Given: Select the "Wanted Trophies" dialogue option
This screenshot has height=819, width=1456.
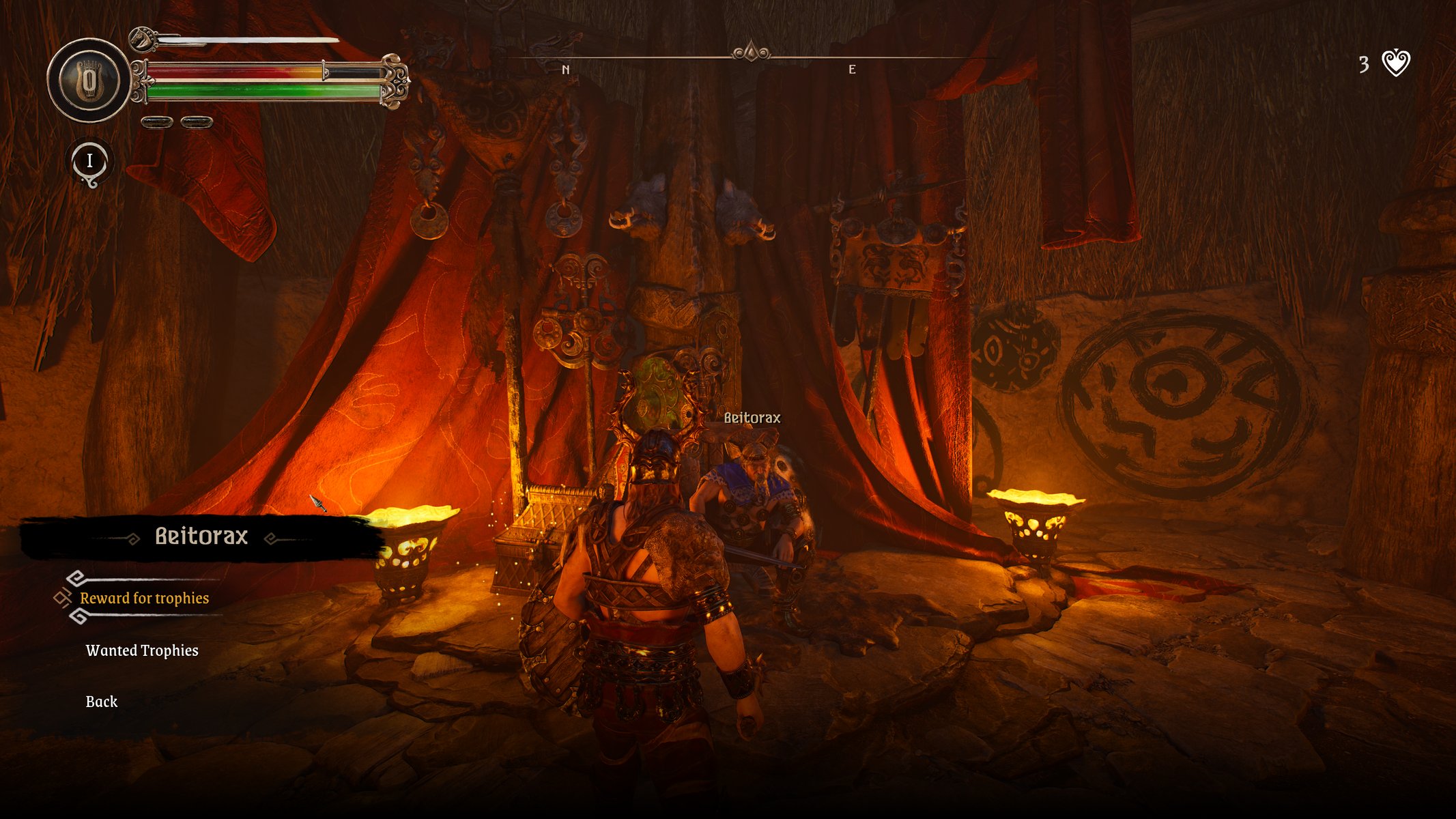Looking at the screenshot, I should [142, 650].
